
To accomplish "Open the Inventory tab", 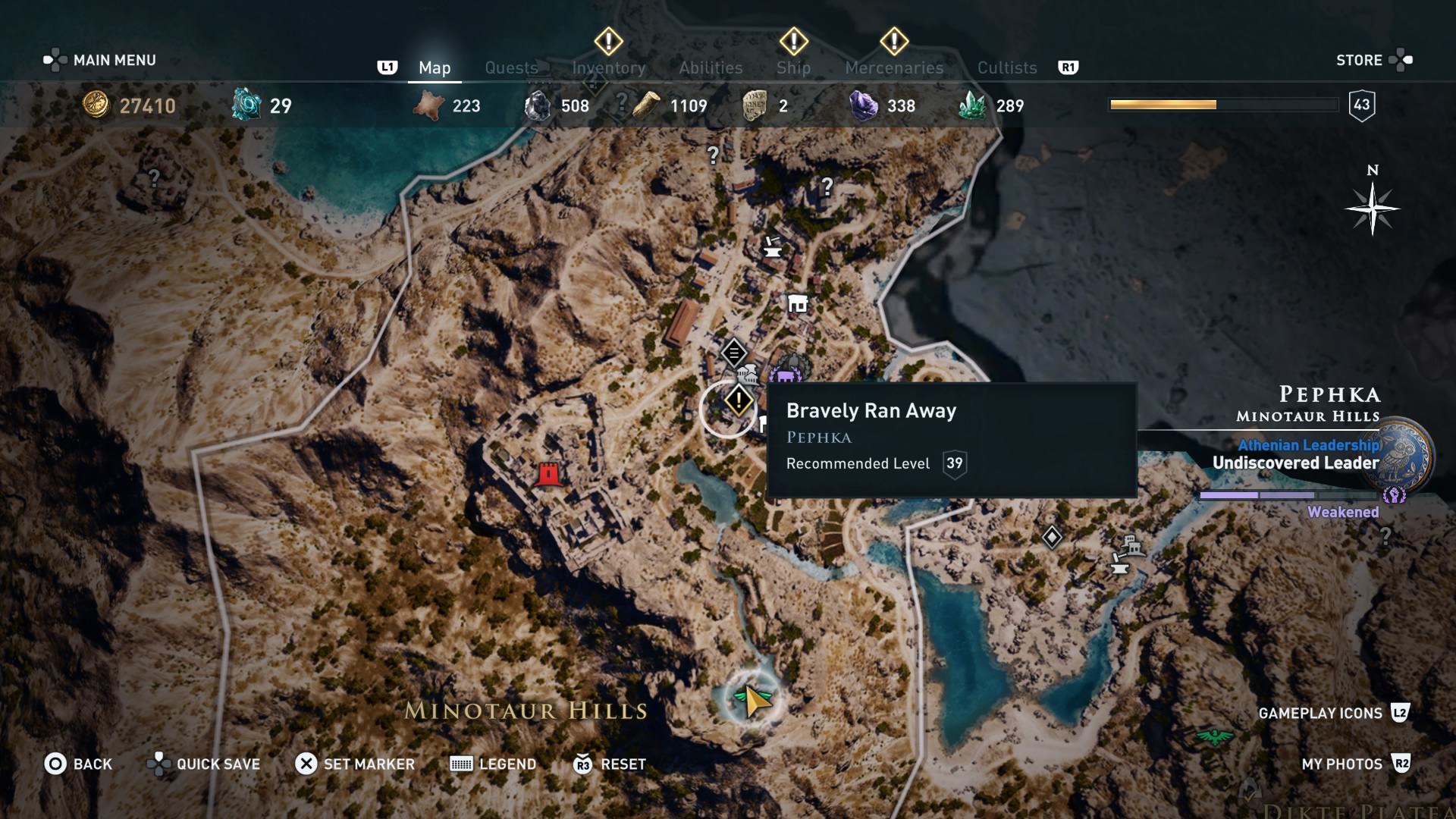I will click(608, 68).
